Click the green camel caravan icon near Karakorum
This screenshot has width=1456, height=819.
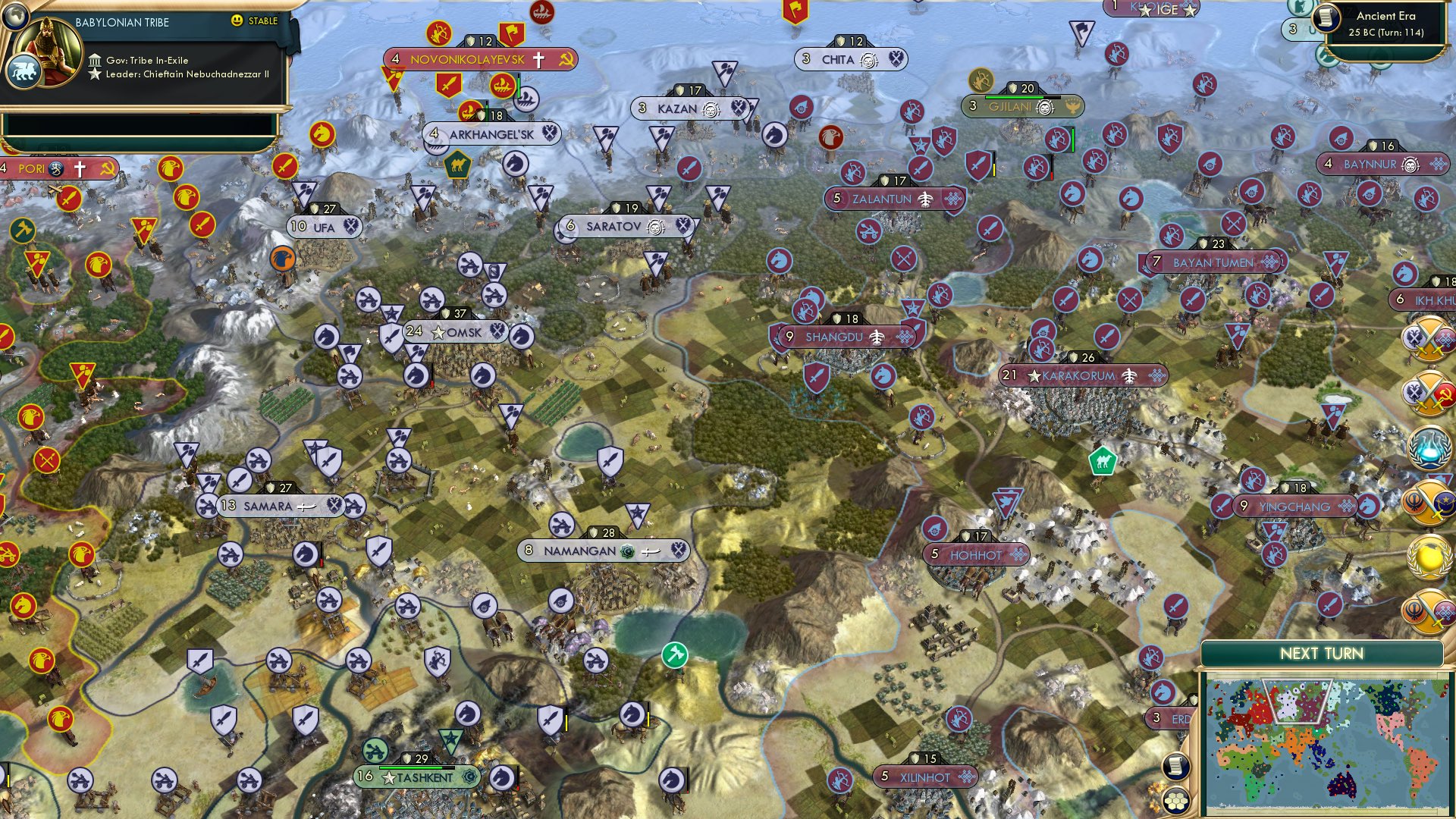[x=1103, y=460]
